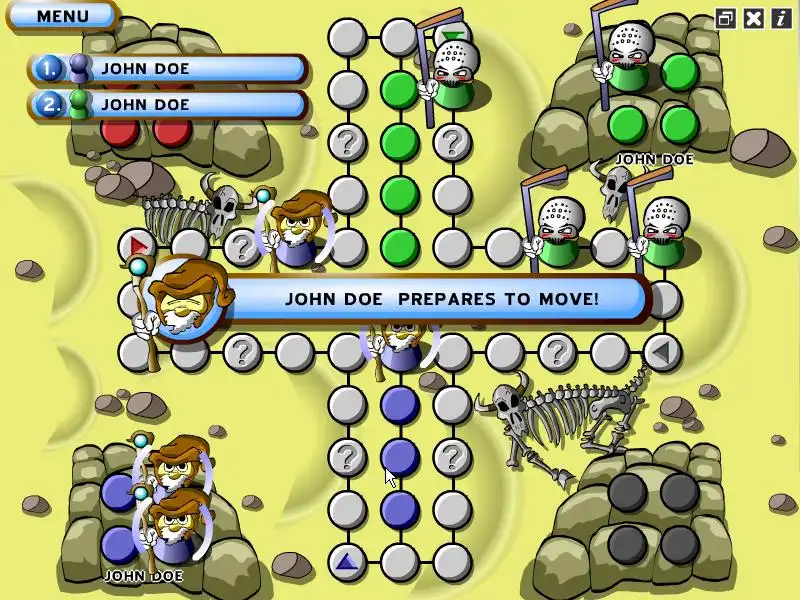Select player 1 John Doe bar
Image resolution: width=800 pixels, height=600 pixels.
[x=168, y=69]
